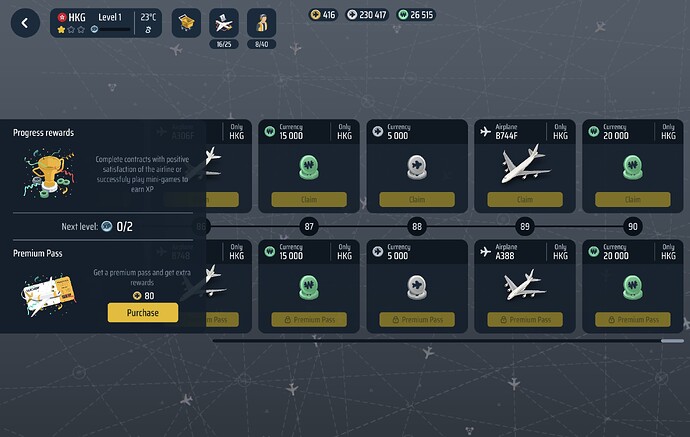Claim the free 20 000 currency reward
The width and height of the screenshot is (690, 437).
coord(632,200)
